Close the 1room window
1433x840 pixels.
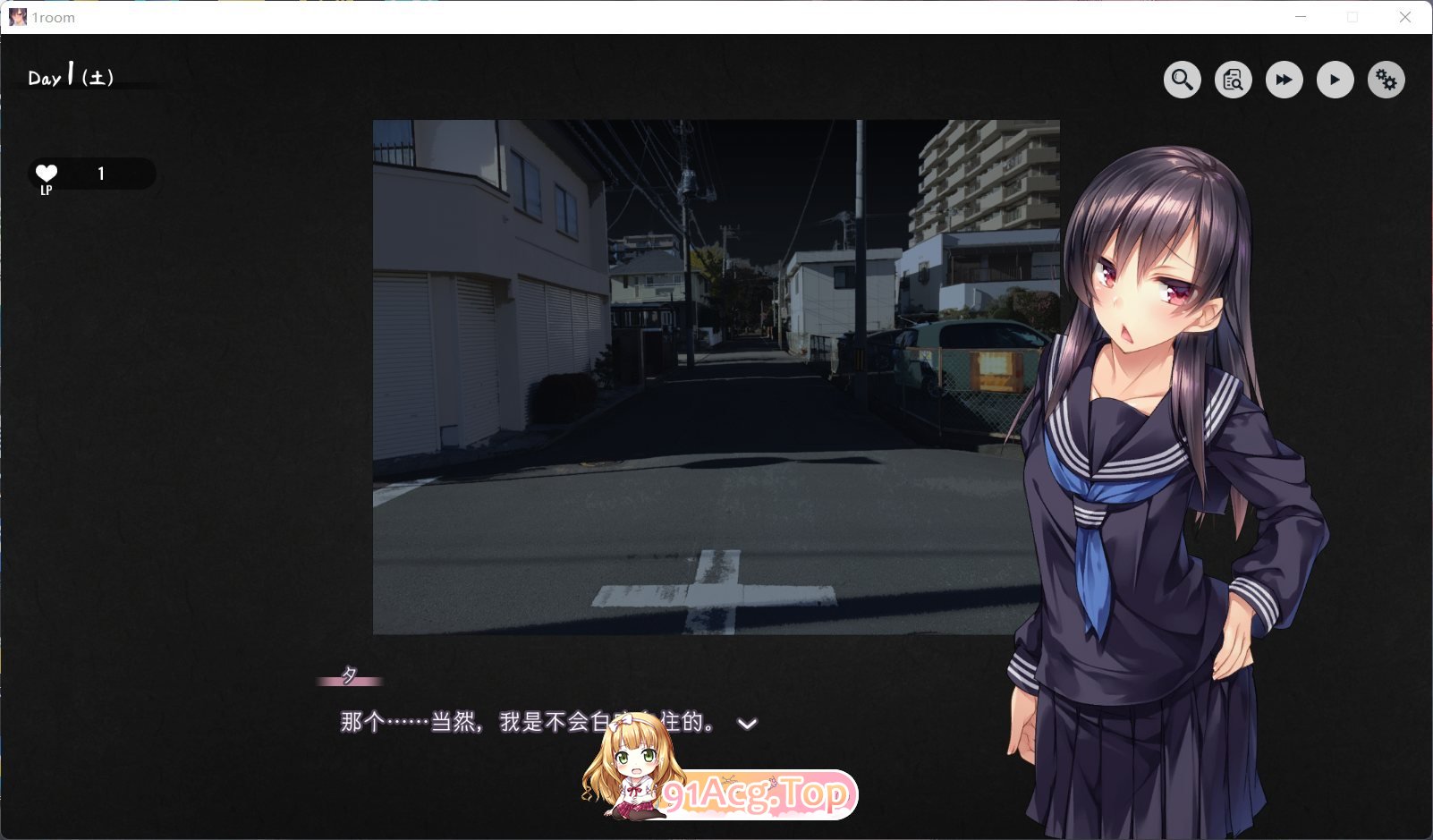click(x=1405, y=17)
